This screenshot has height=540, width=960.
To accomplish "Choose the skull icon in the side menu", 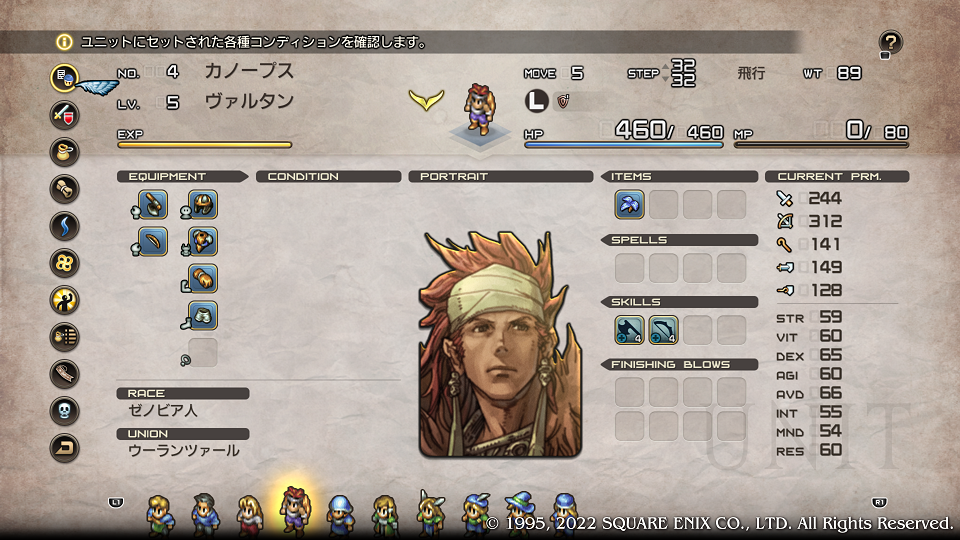I will [x=65, y=411].
